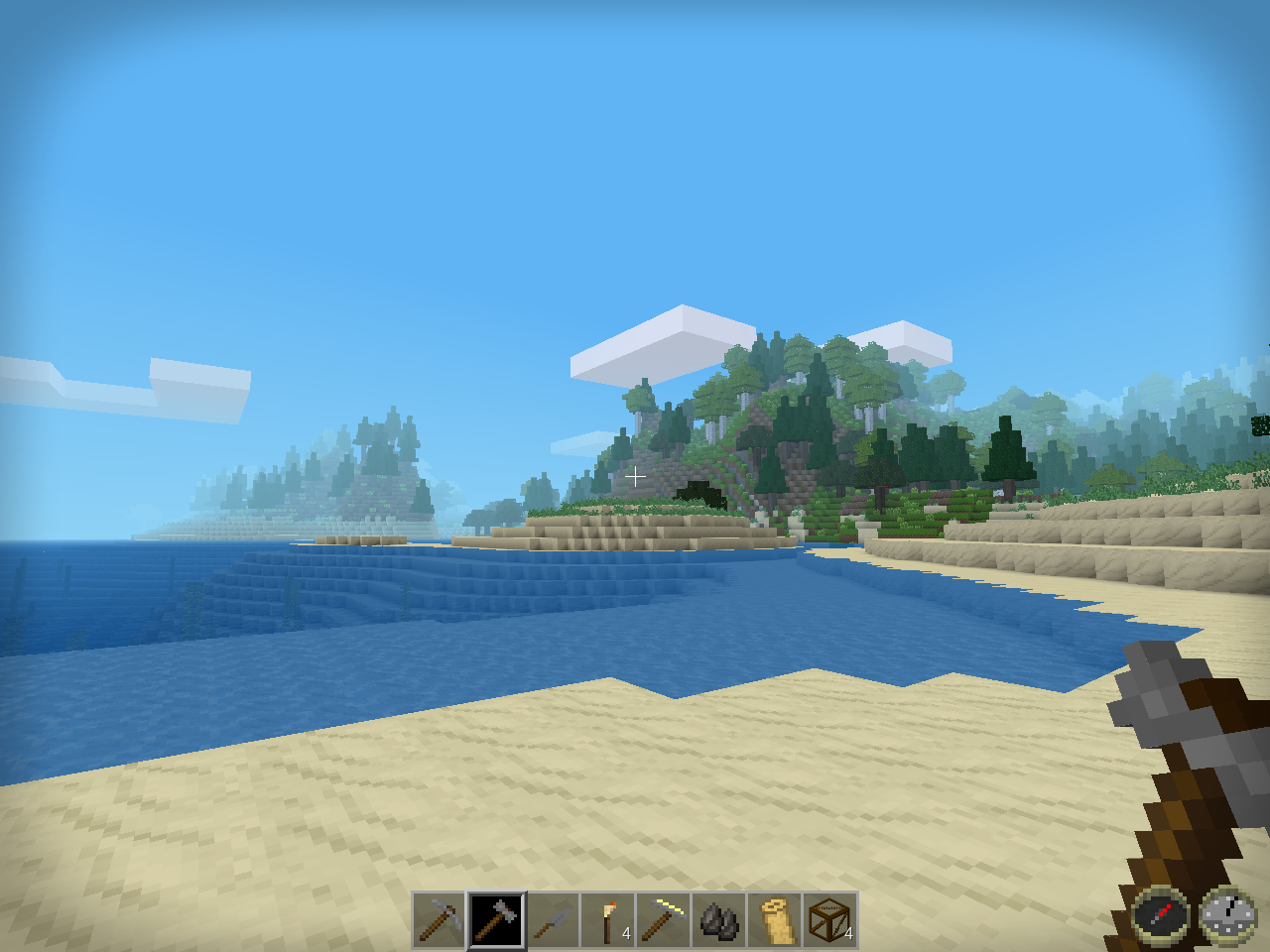Select the torch stack in hotbar
Image resolution: width=1270 pixels, height=952 pixels.
pos(608,920)
